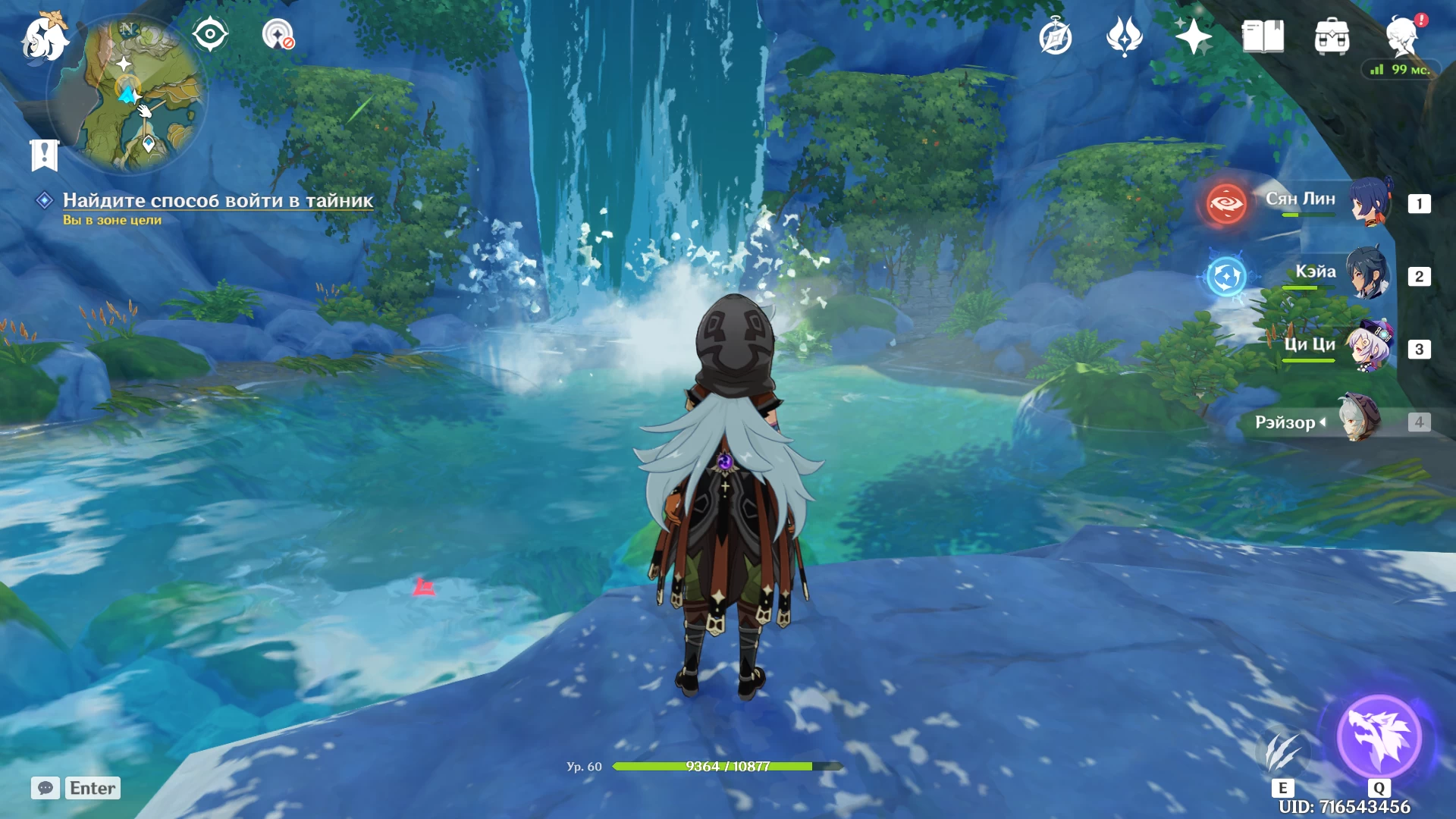
Task: Open the Paimon main menu
Action: (44, 36)
